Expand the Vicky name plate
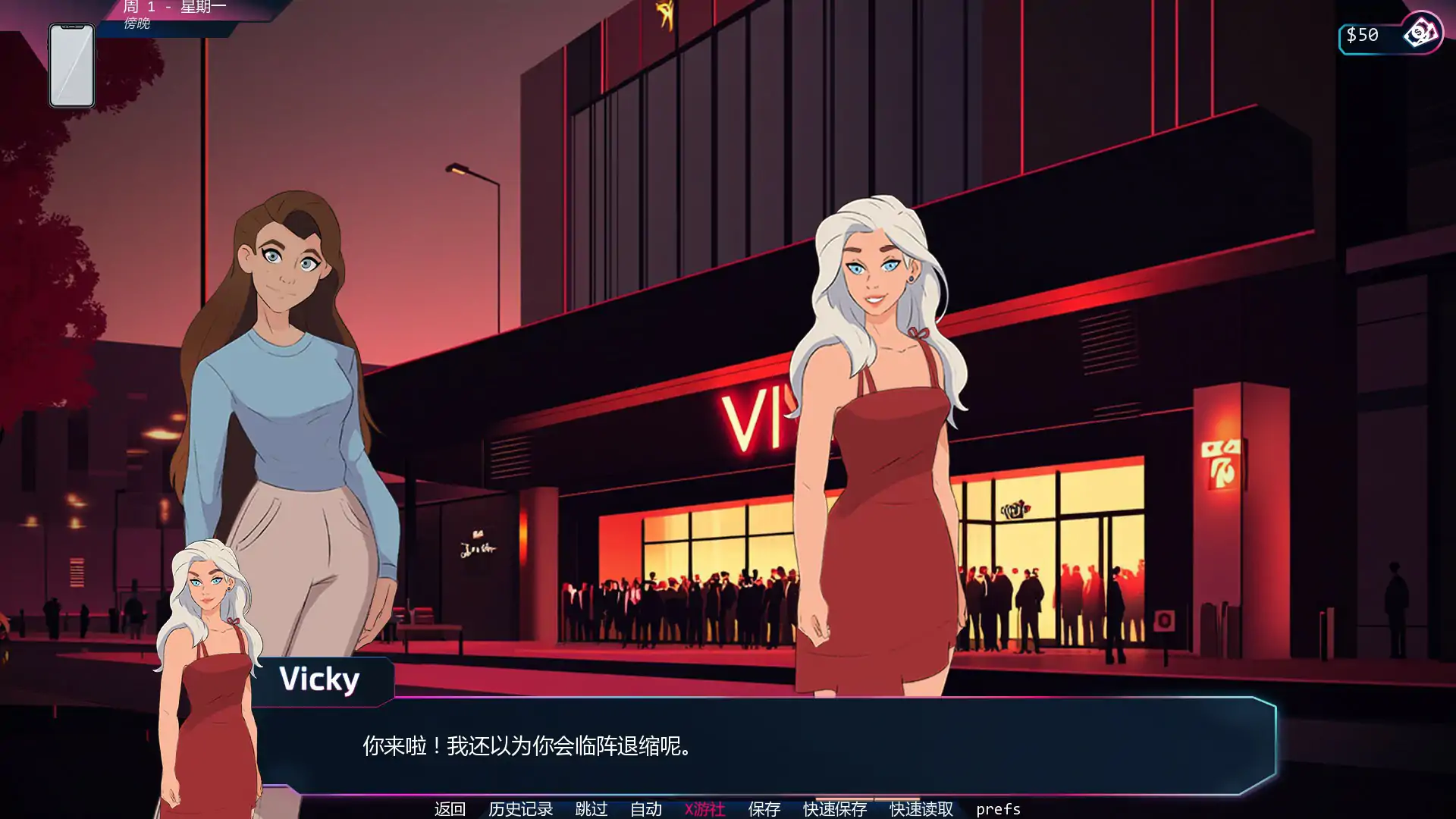 (320, 680)
